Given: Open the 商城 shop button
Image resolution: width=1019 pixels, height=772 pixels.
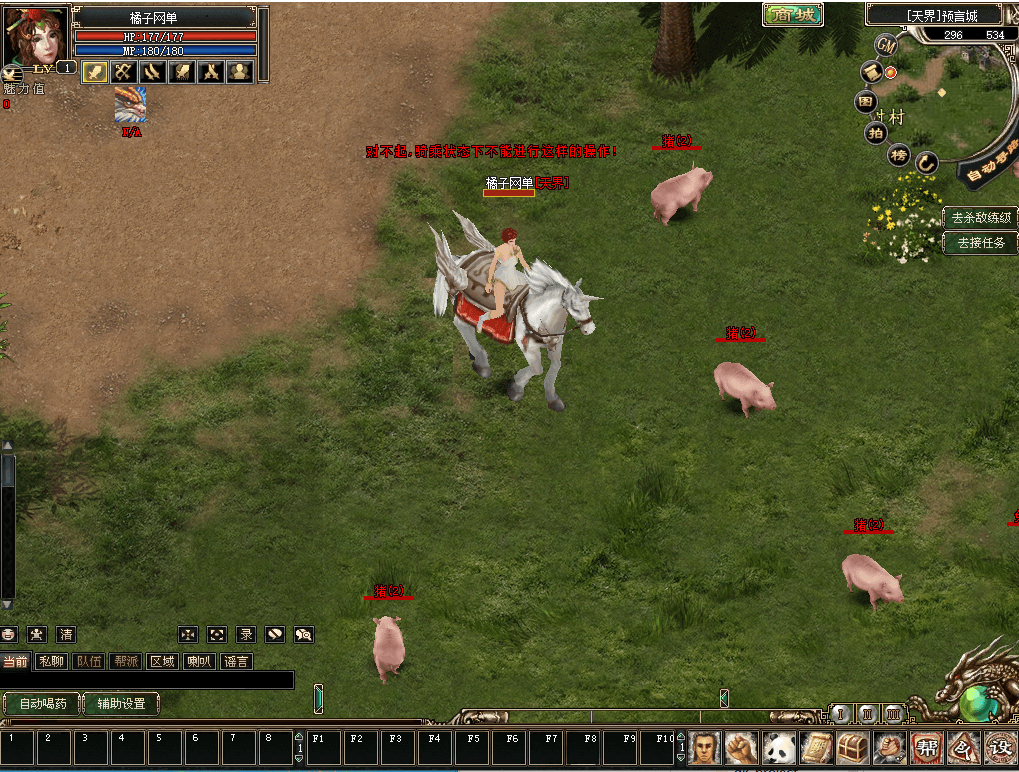Looking at the screenshot, I should (792, 14).
